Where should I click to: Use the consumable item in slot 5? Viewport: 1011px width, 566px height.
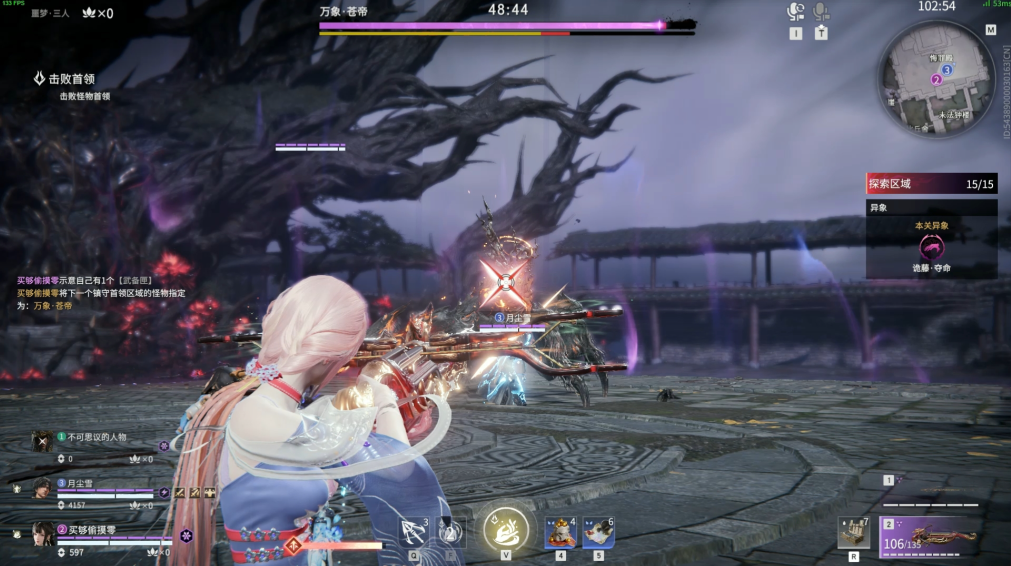point(598,533)
